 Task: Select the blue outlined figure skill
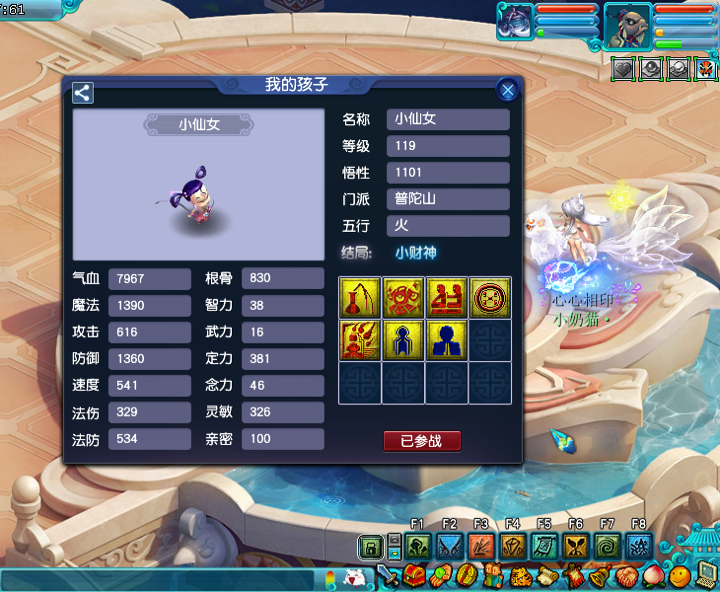click(x=402, y=340)
